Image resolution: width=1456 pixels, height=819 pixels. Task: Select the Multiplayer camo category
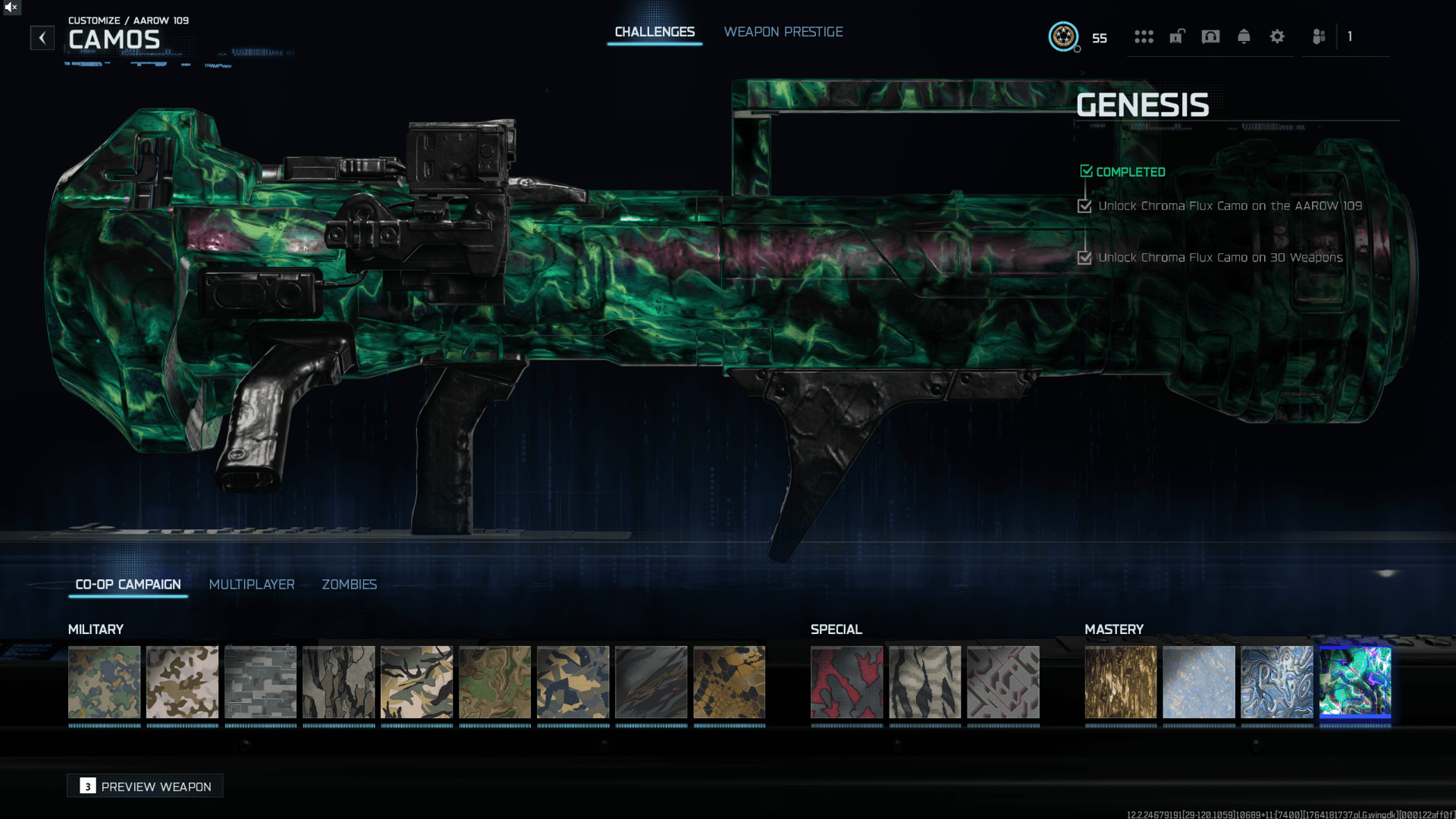tap(252, 585)
